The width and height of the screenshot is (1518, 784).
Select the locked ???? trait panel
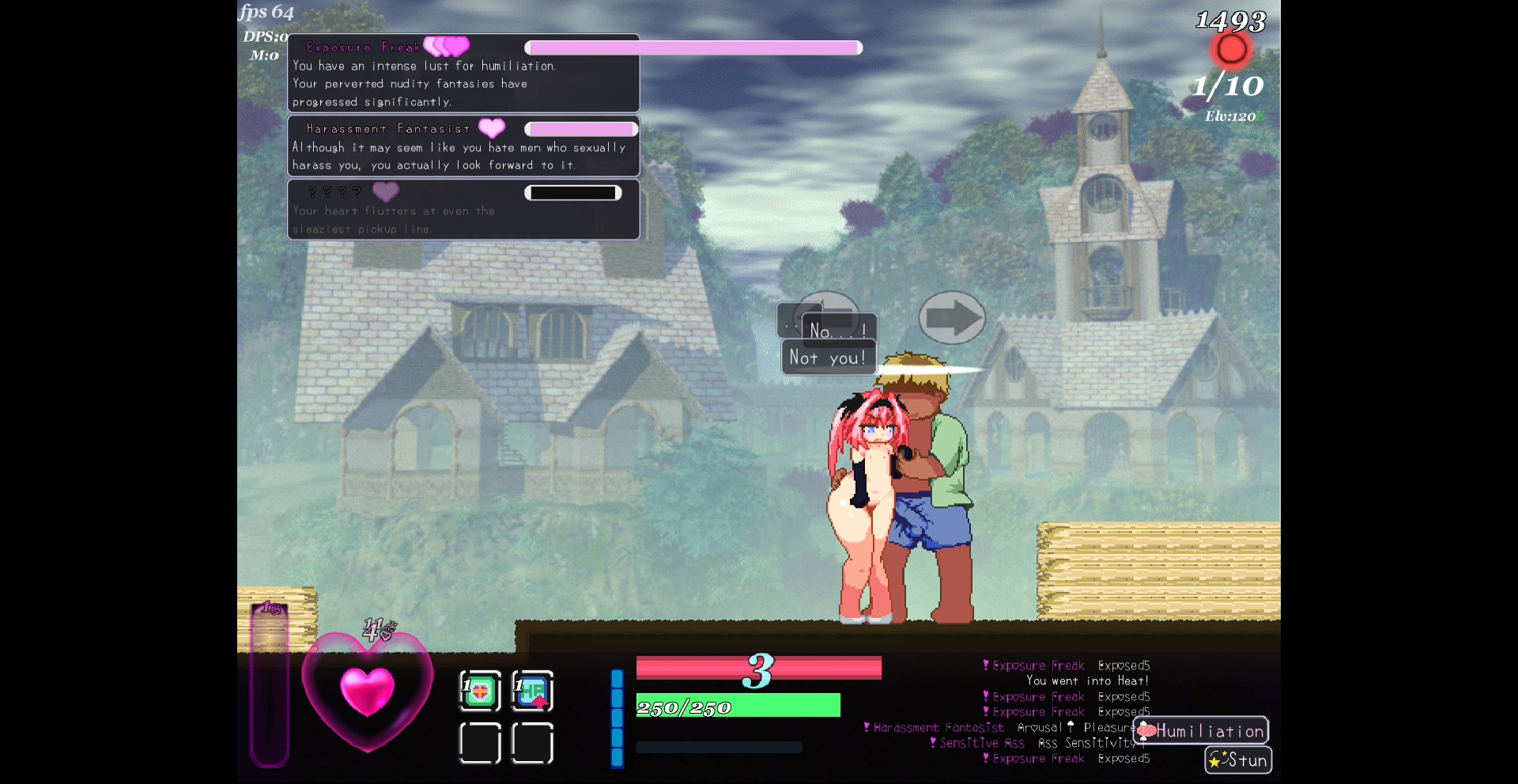click(463, 209)
